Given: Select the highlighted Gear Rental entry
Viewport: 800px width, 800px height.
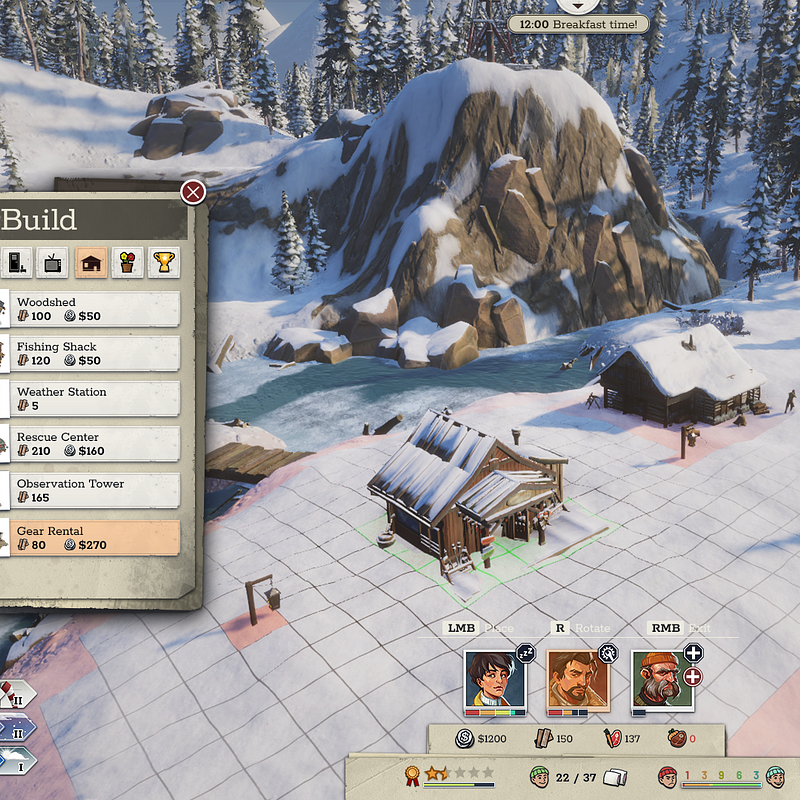Looking at the screenshot, I should pos(97,537).
